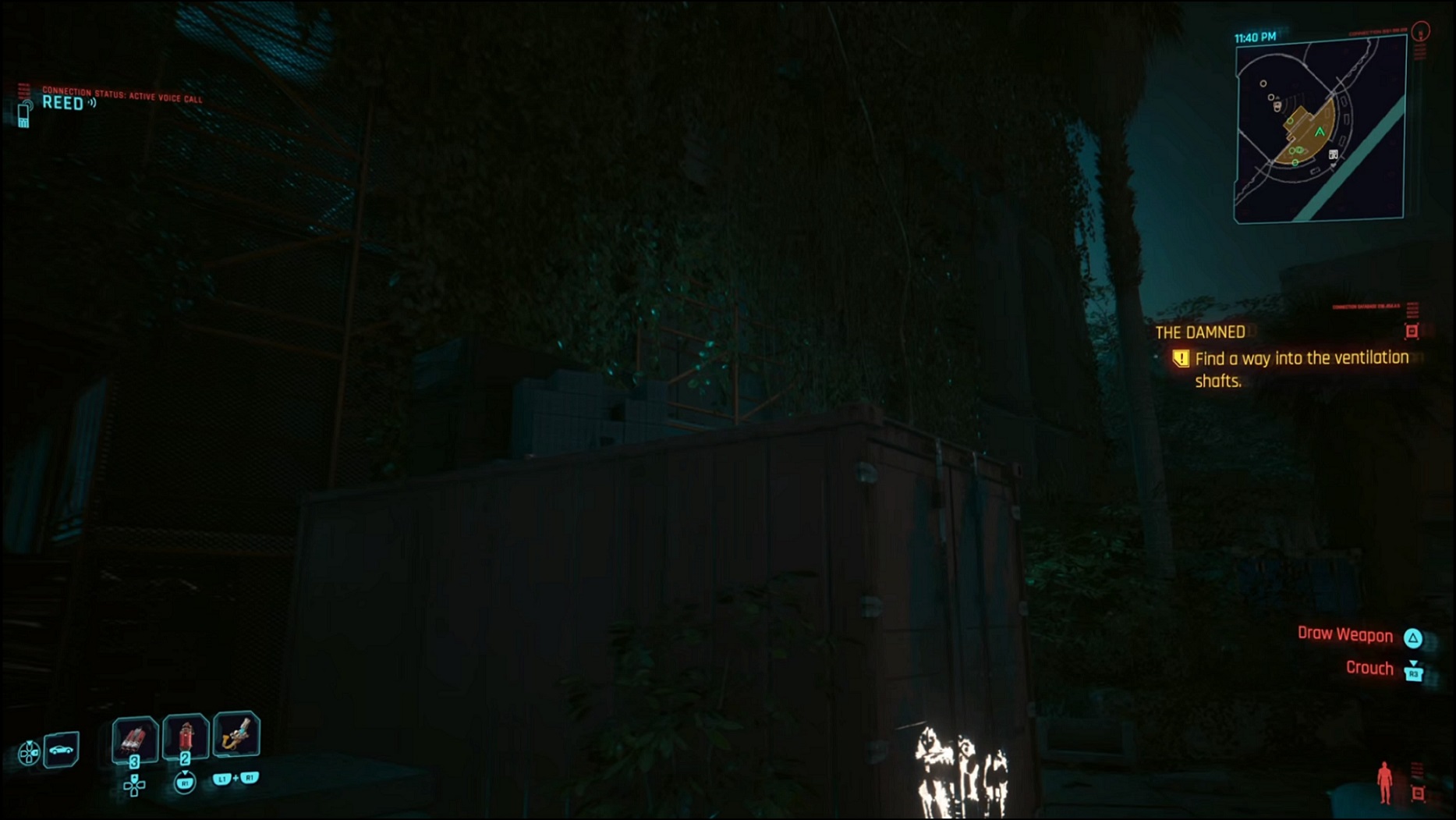
Task: Tap the phone icon next to REED
Action: tap(25, 115)
